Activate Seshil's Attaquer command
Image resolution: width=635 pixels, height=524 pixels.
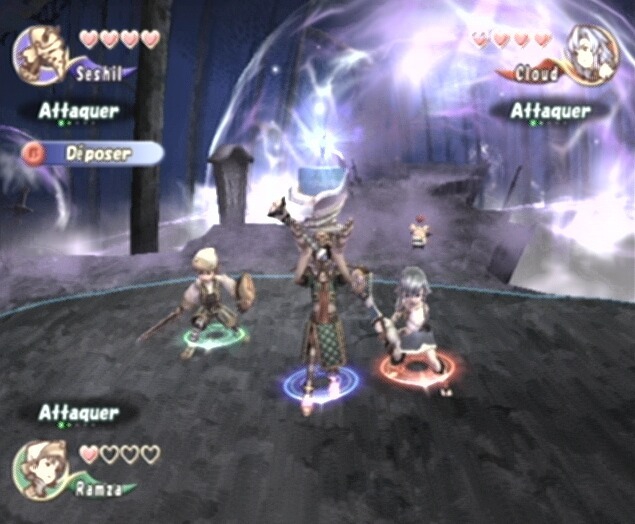tap(79, 111)
